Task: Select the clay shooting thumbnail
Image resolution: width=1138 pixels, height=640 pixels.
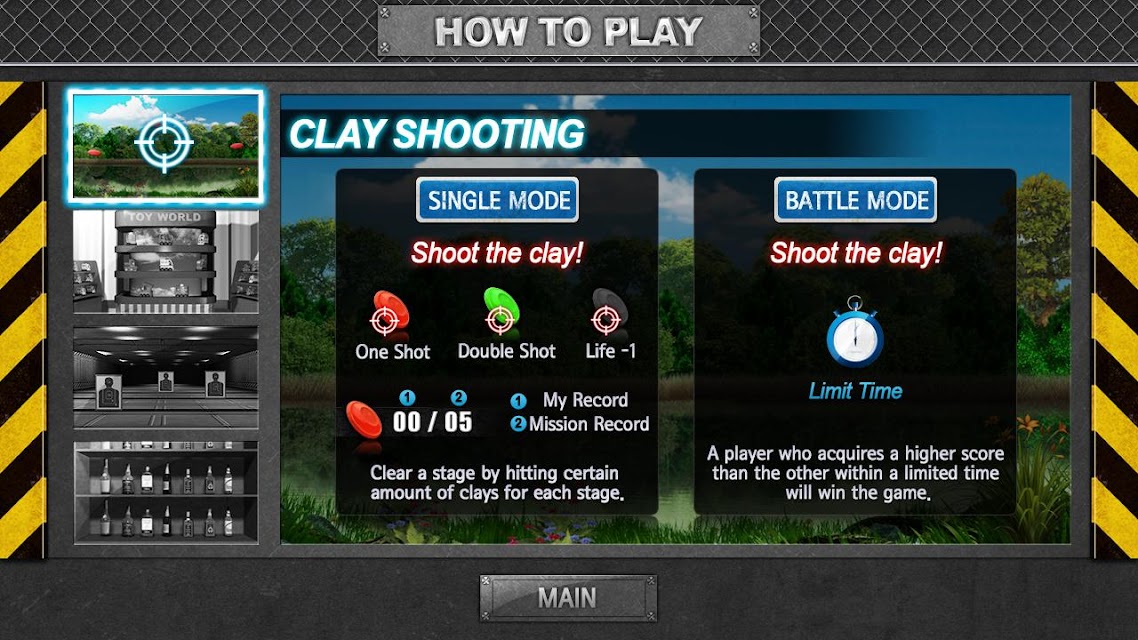Action: coord(166,144)
